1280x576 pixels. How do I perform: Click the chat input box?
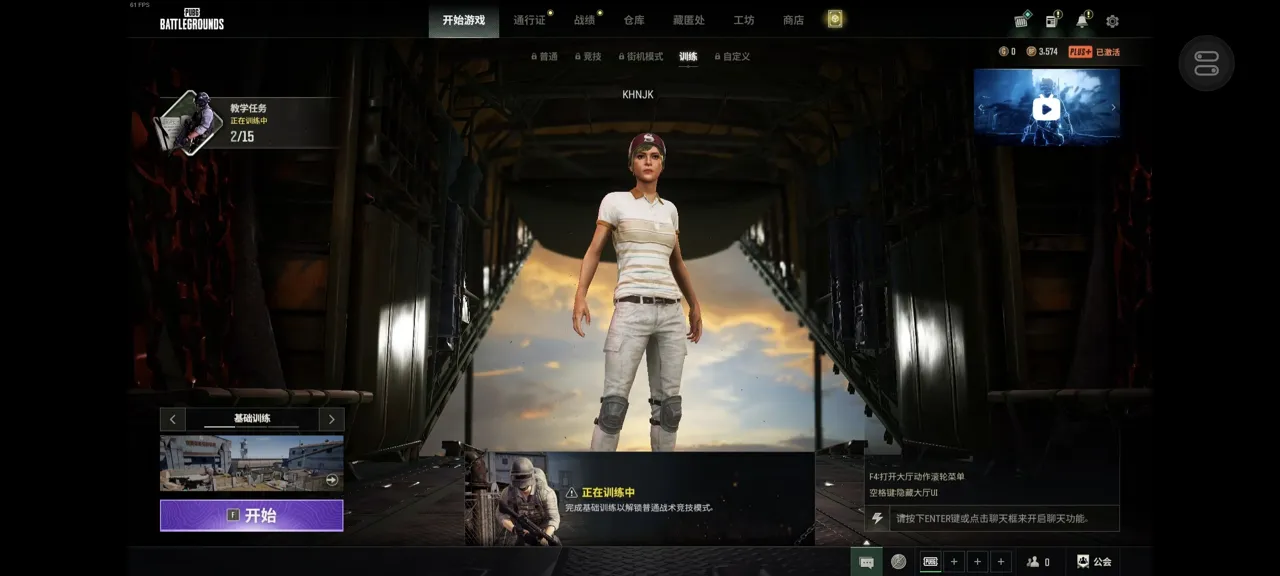point(1000,518)
